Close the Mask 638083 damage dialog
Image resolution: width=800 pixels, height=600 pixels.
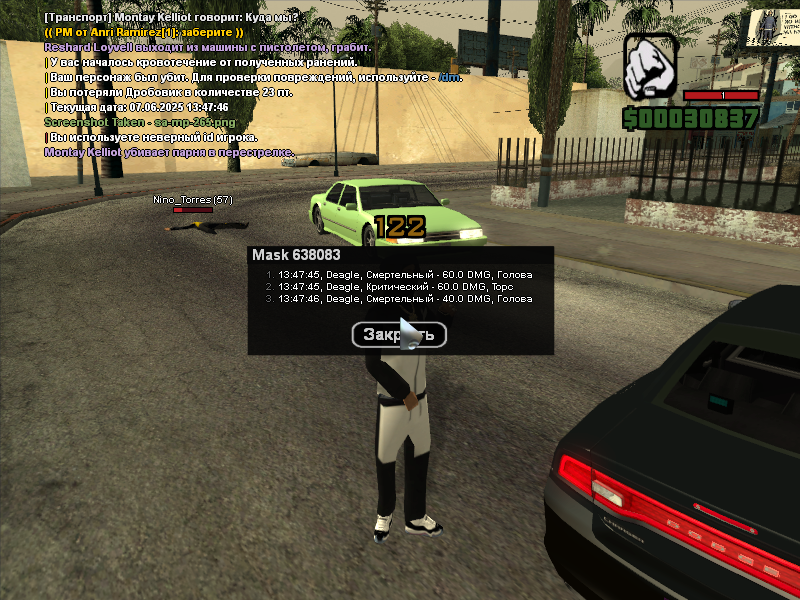point(398,335)
